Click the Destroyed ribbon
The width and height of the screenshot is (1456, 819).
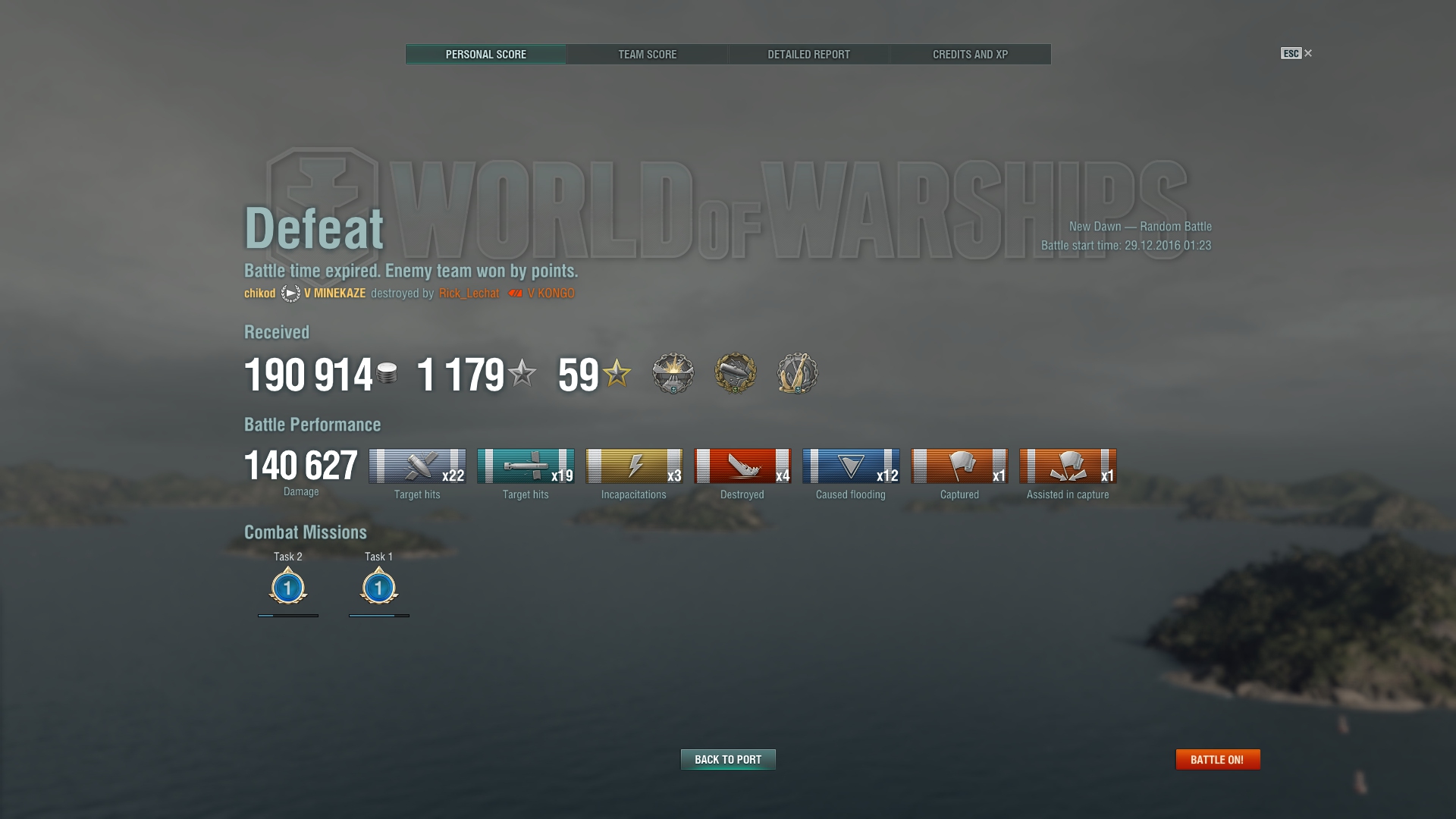[742, 466]
